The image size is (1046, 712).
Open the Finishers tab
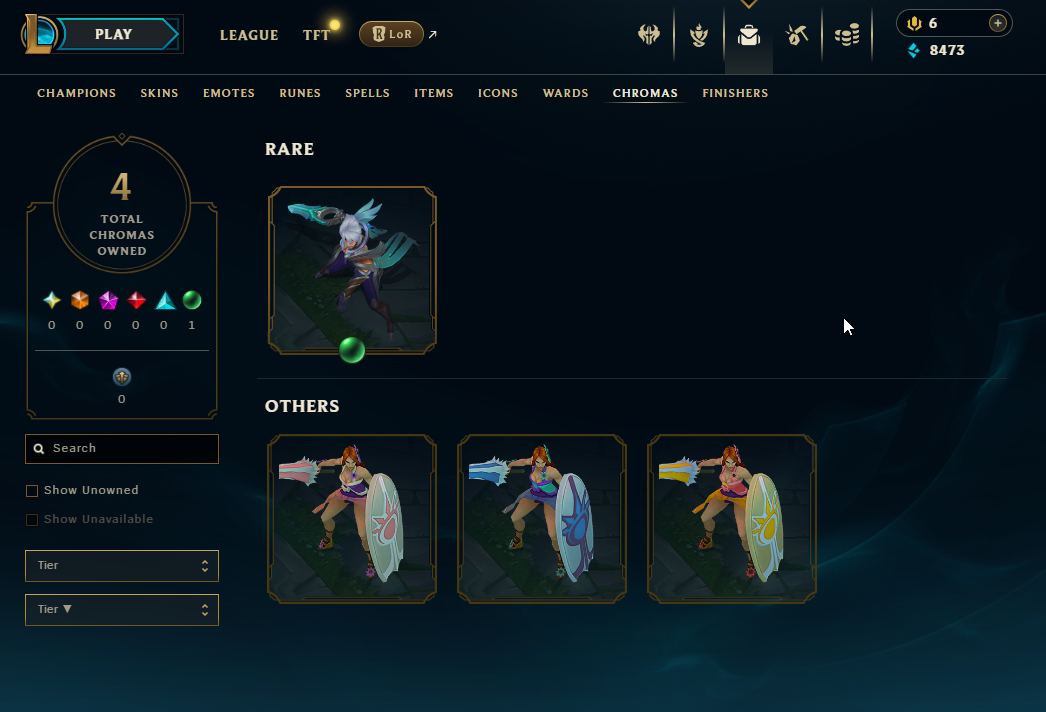pos(735,93)
